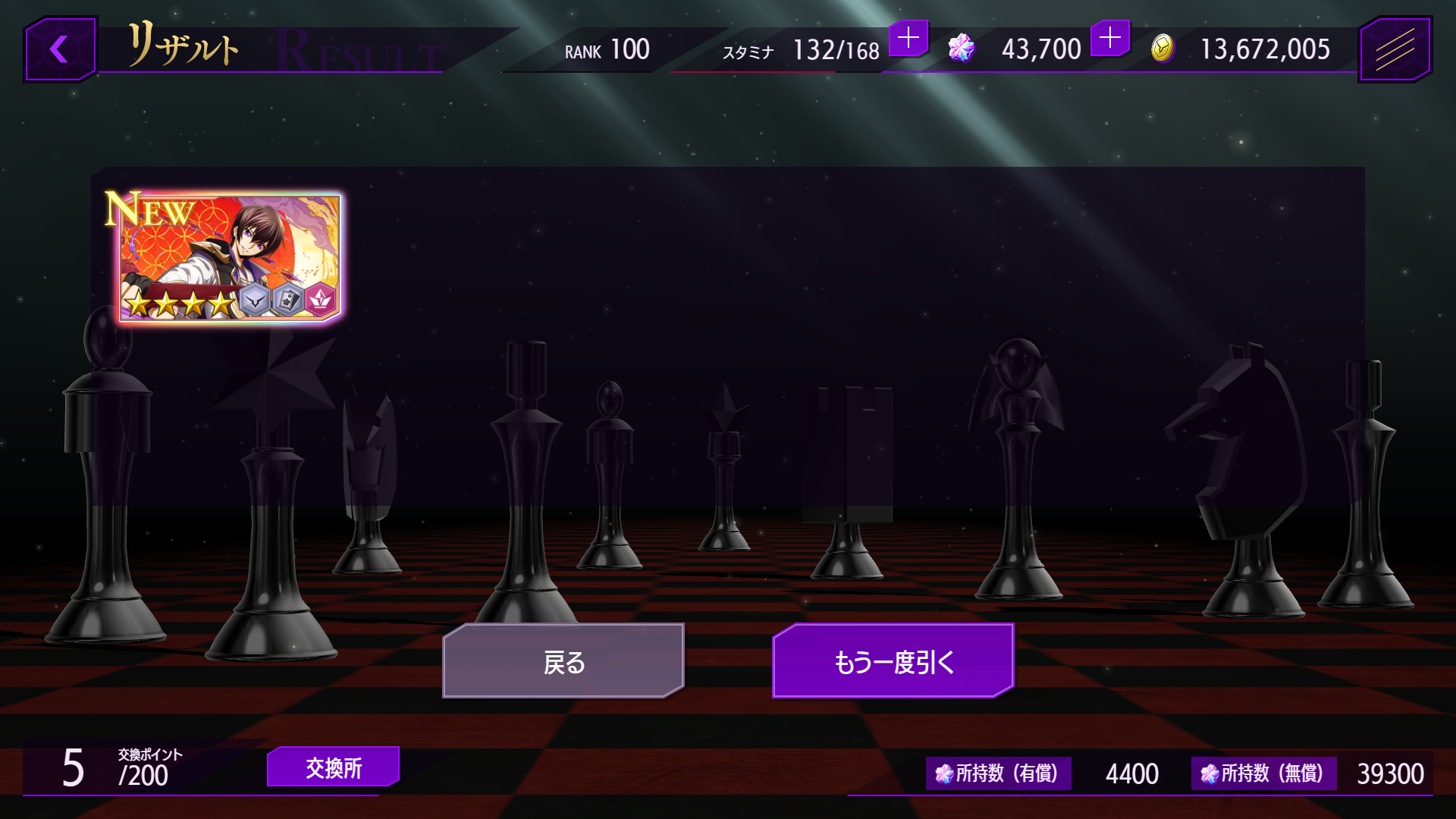The height and width of the screenshot is (819, 1456).
Task: Click the 戻る return button
Action: 563,661
